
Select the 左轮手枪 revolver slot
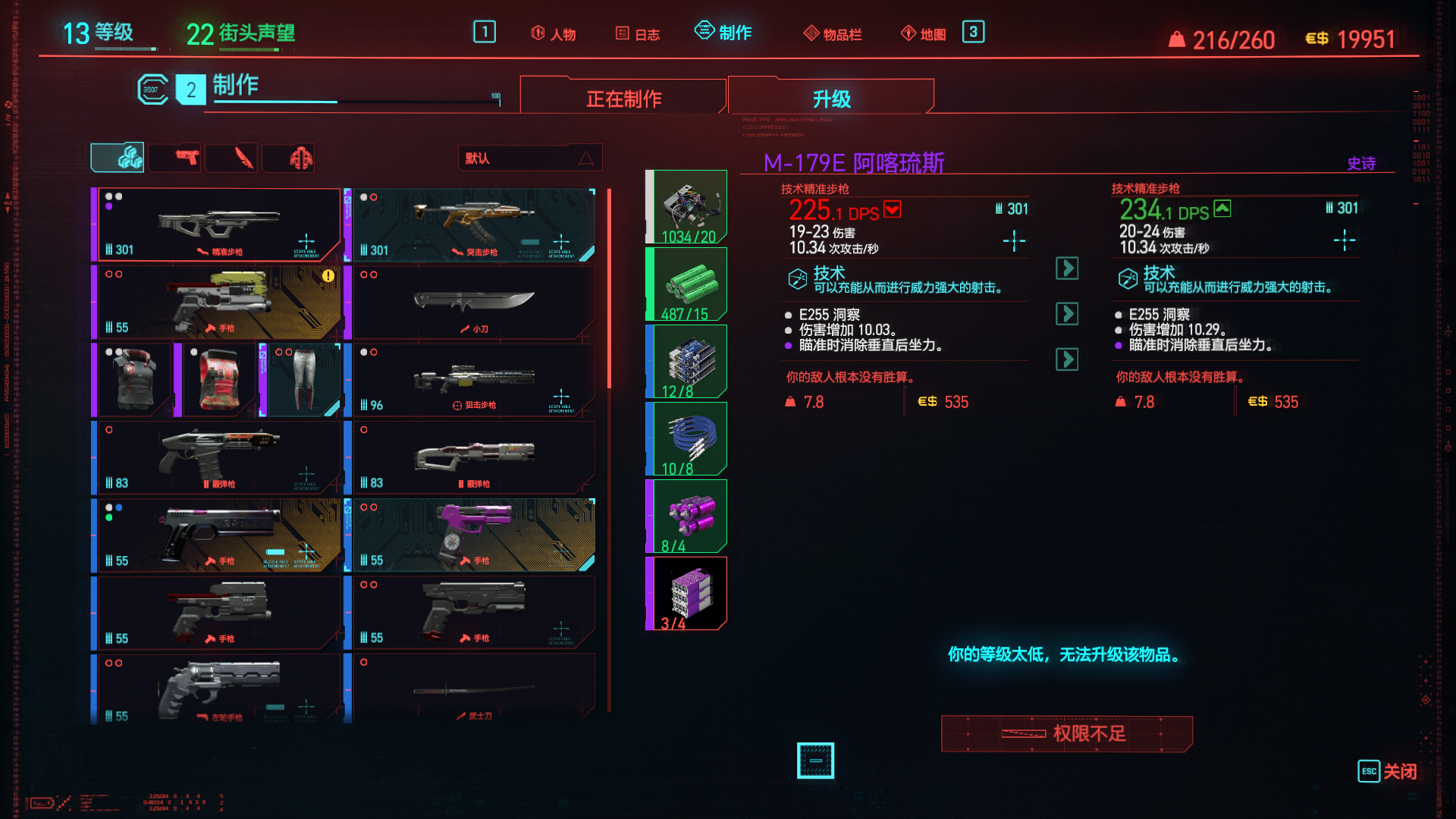tap(218, 688)
